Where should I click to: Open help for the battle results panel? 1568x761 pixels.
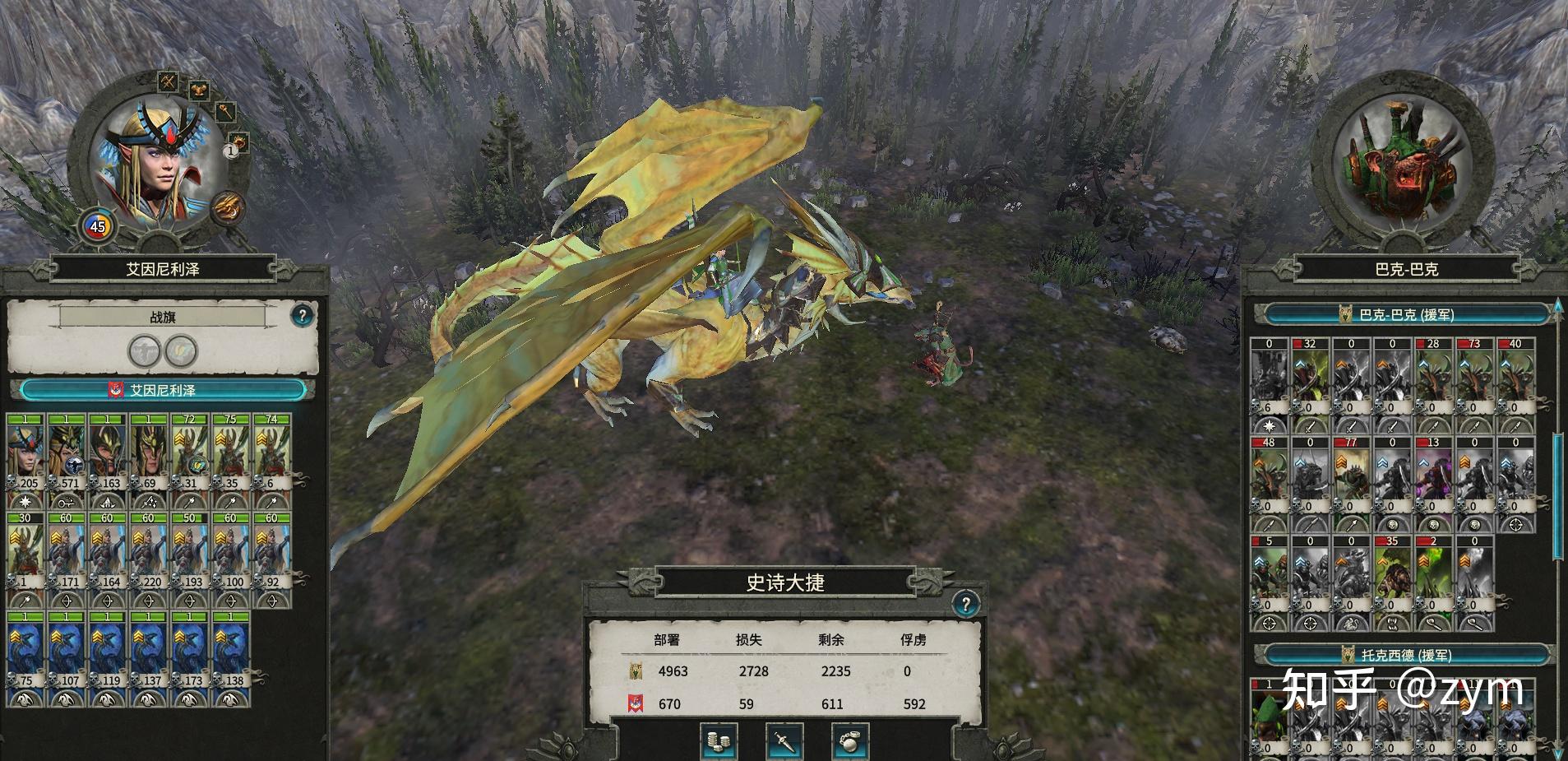[x=965, y=605]
